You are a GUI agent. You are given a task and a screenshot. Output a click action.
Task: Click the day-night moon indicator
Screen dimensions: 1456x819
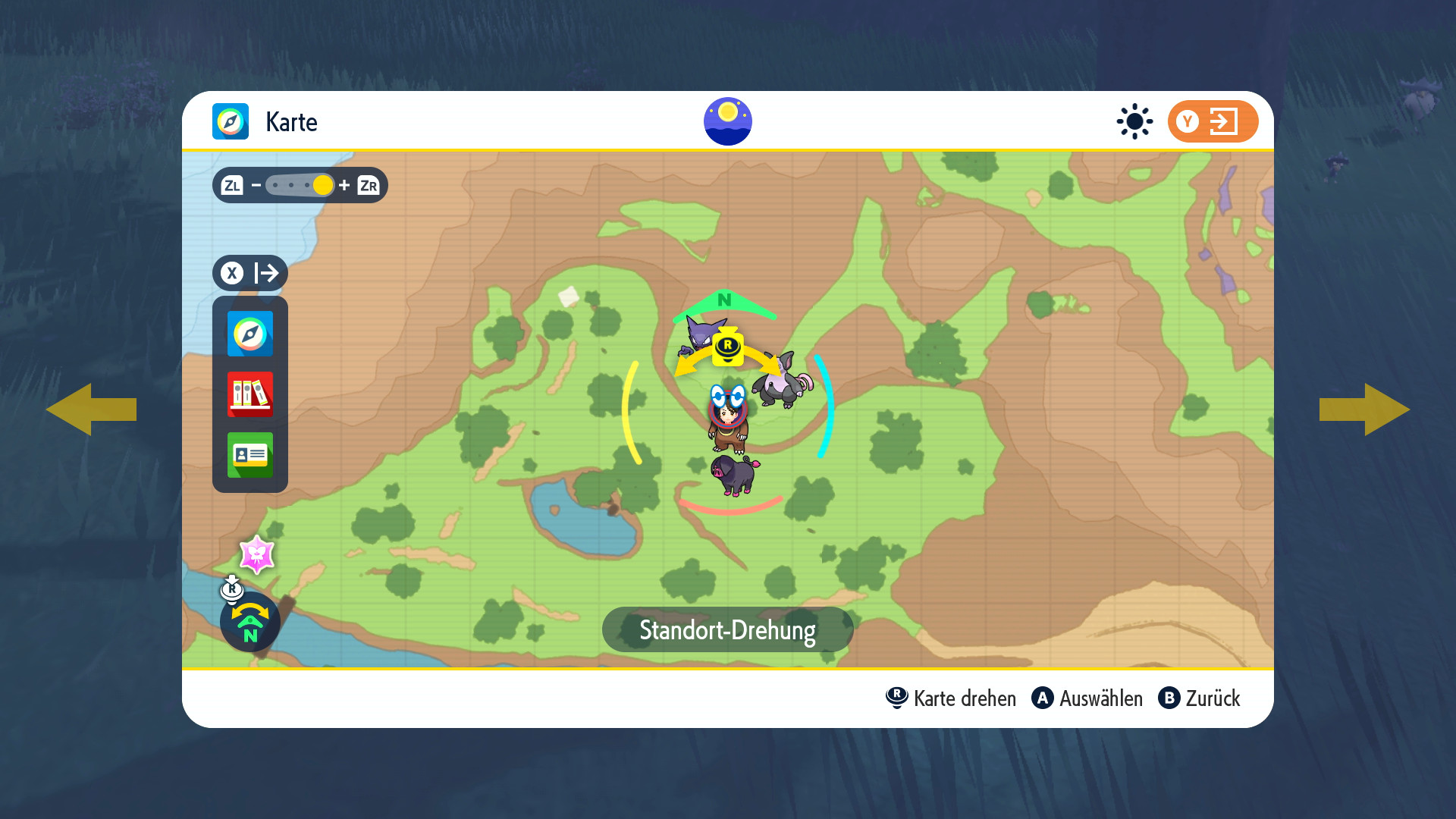coord(728,121)
